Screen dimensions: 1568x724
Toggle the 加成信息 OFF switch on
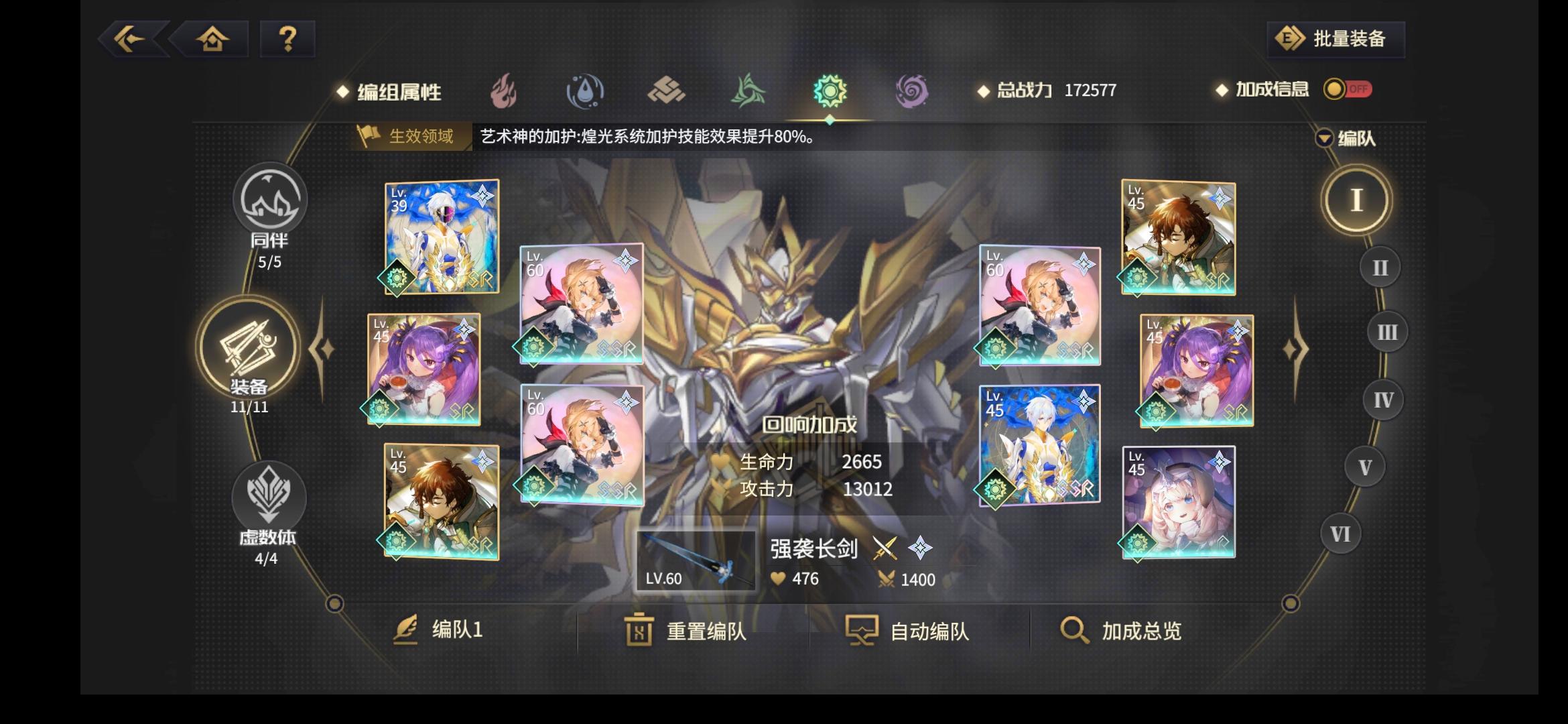[x=1349, y=89]
